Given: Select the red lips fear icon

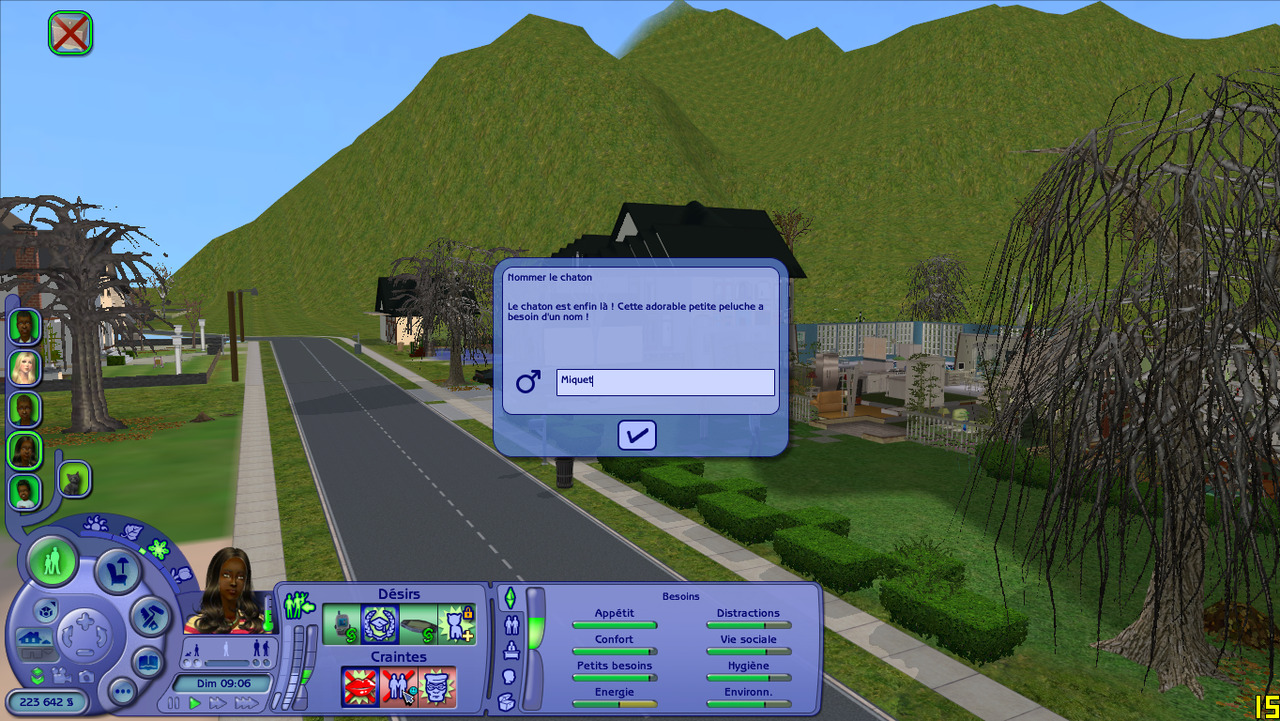Looking at the screenshot, I should pyautogui.click(x=360, y=687).
